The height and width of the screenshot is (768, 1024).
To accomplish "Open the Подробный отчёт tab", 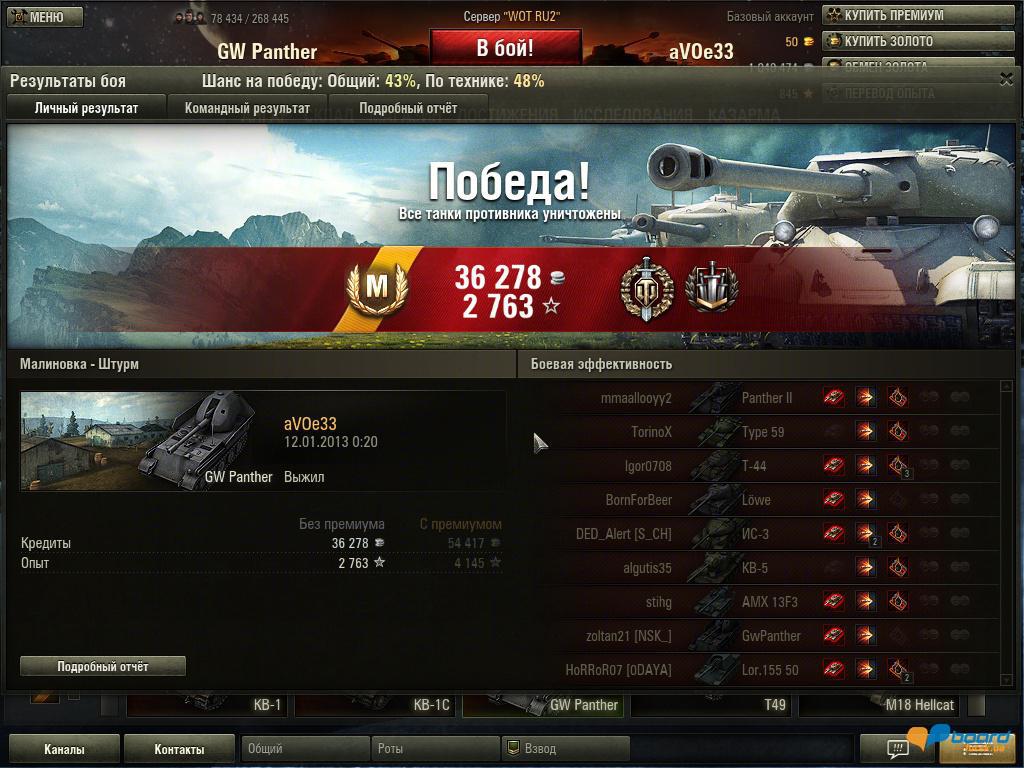I will [x=408, y=108].
